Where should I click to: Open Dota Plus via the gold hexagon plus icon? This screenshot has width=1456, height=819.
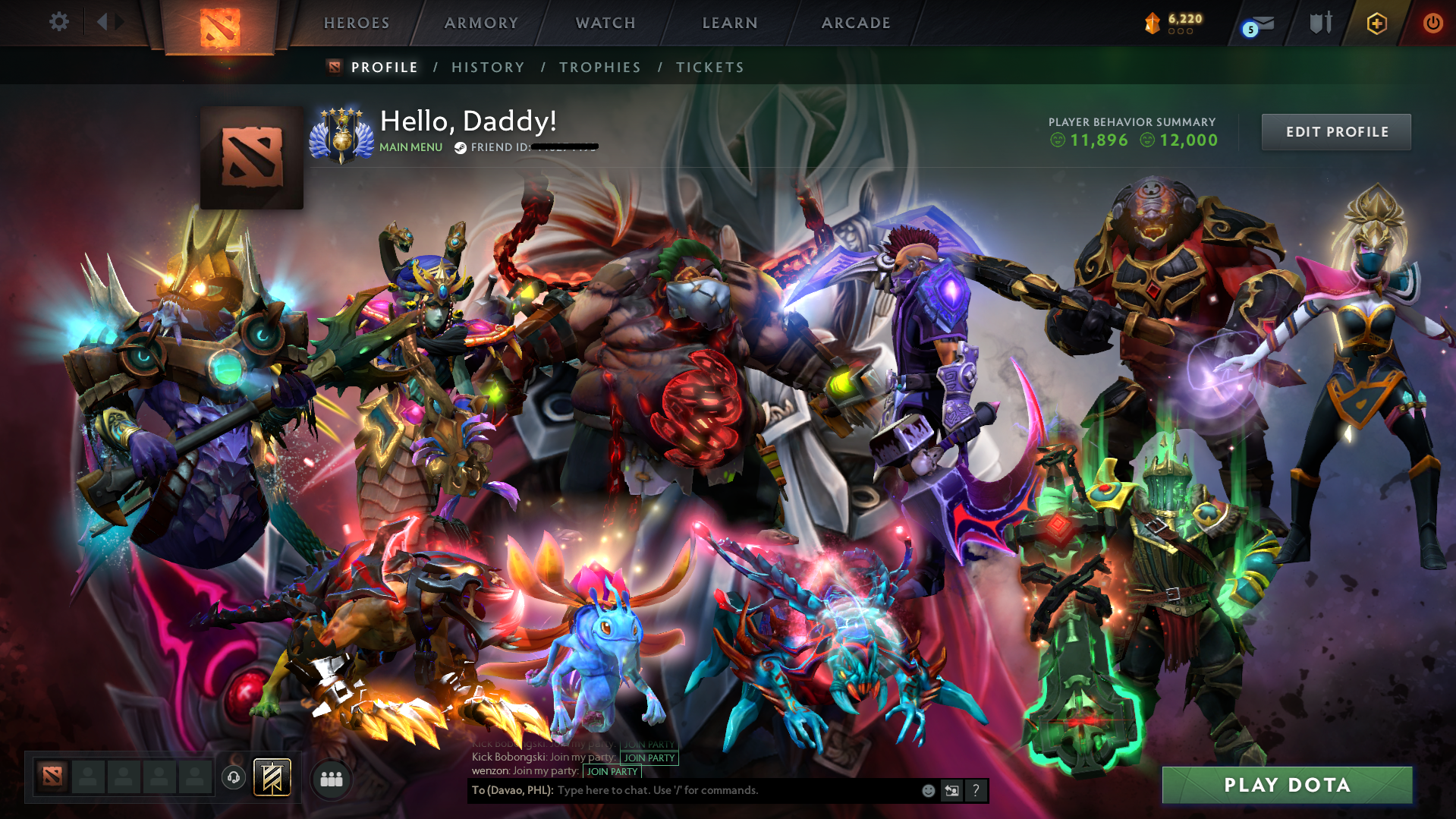coord(1376,23)
